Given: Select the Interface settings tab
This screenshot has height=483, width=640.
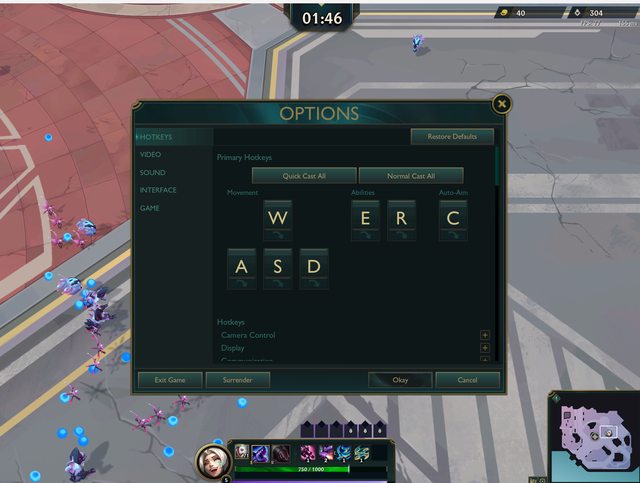Looking at the screenshot, I should 158,190.
